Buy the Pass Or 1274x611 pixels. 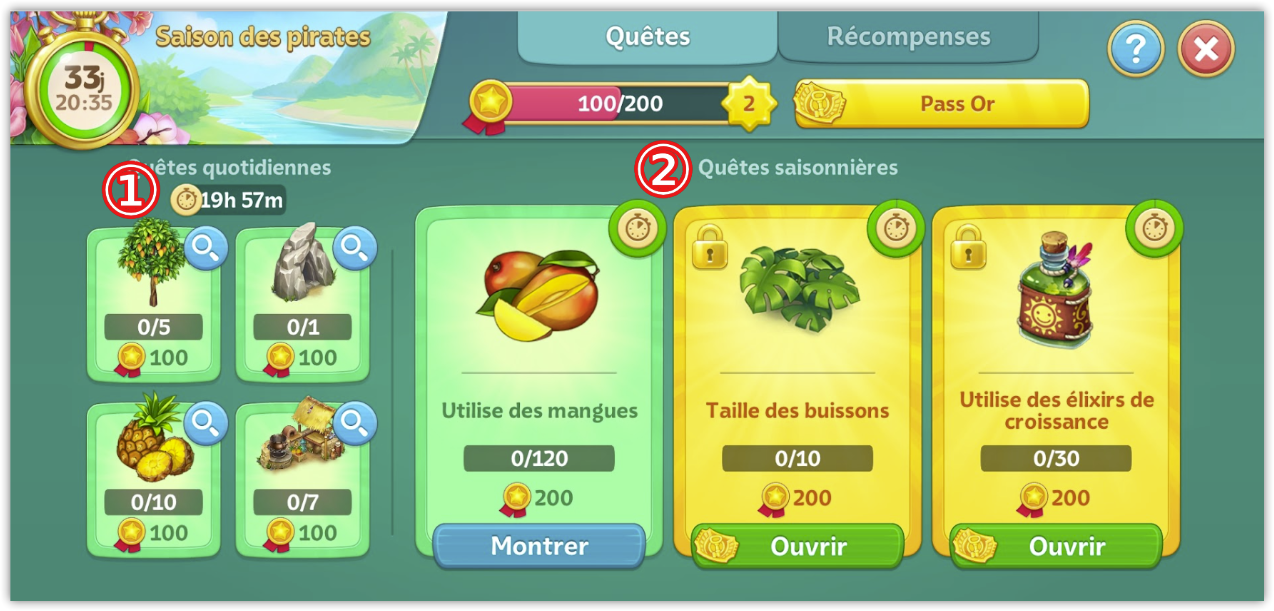[x=941, y=104]
